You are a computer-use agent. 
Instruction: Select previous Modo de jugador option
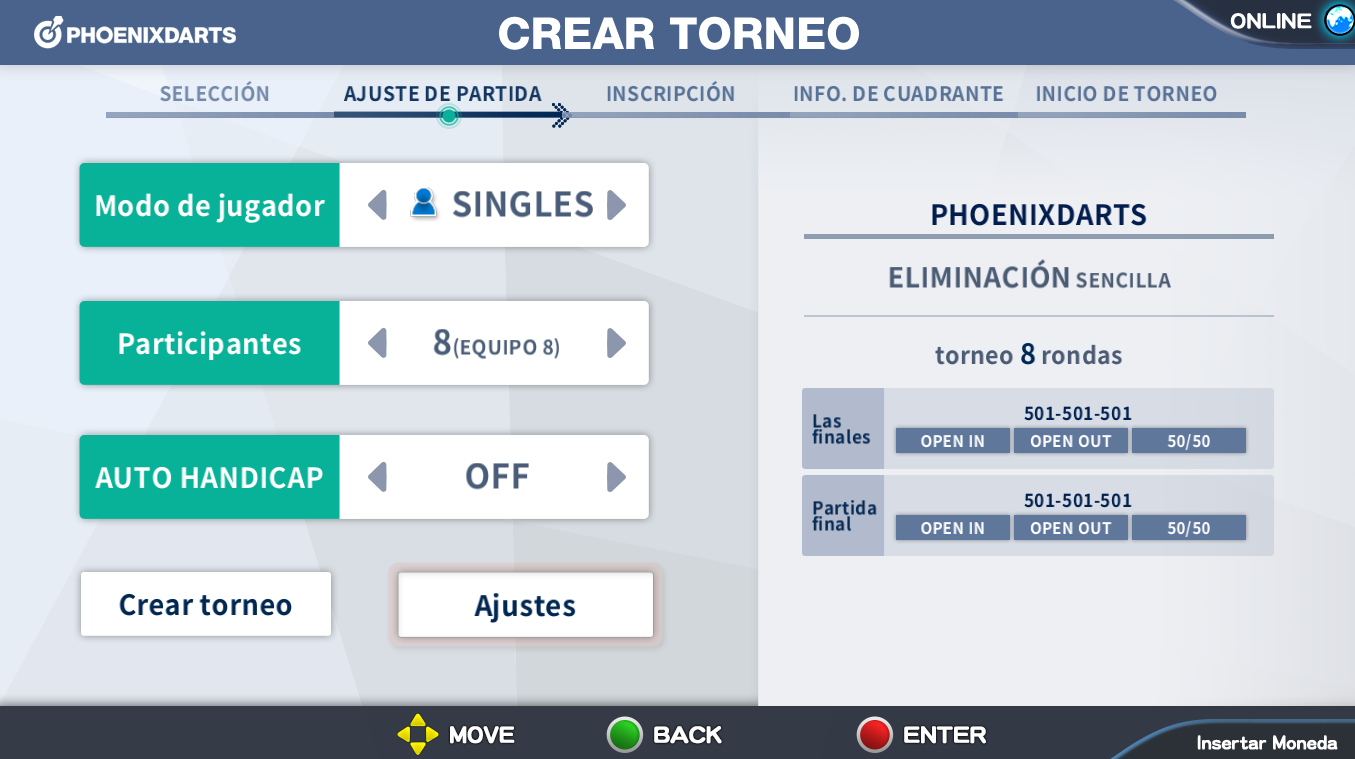[x=377, y=205]
